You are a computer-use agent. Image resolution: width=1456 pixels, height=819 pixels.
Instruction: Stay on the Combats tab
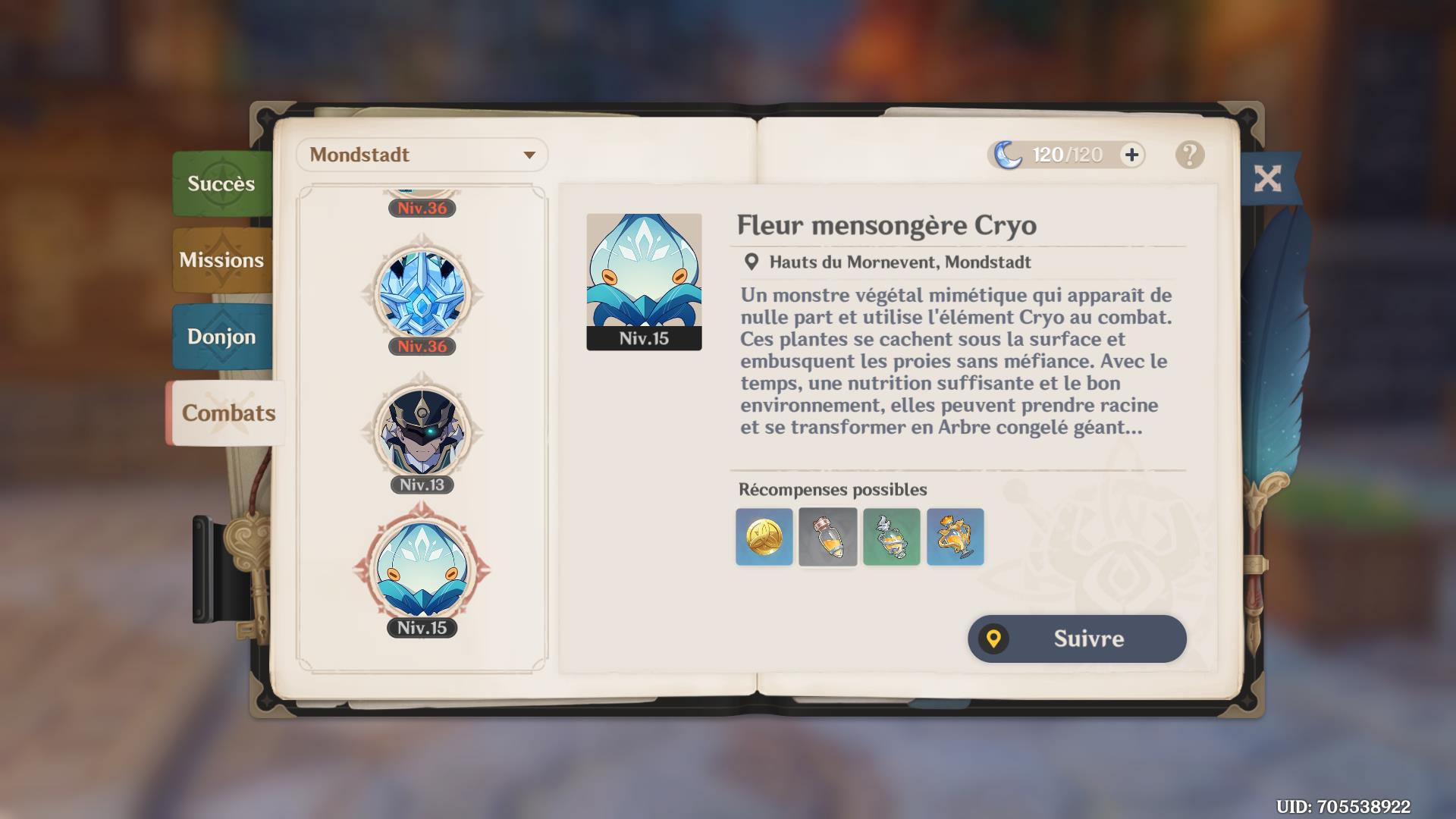point(227,413)
